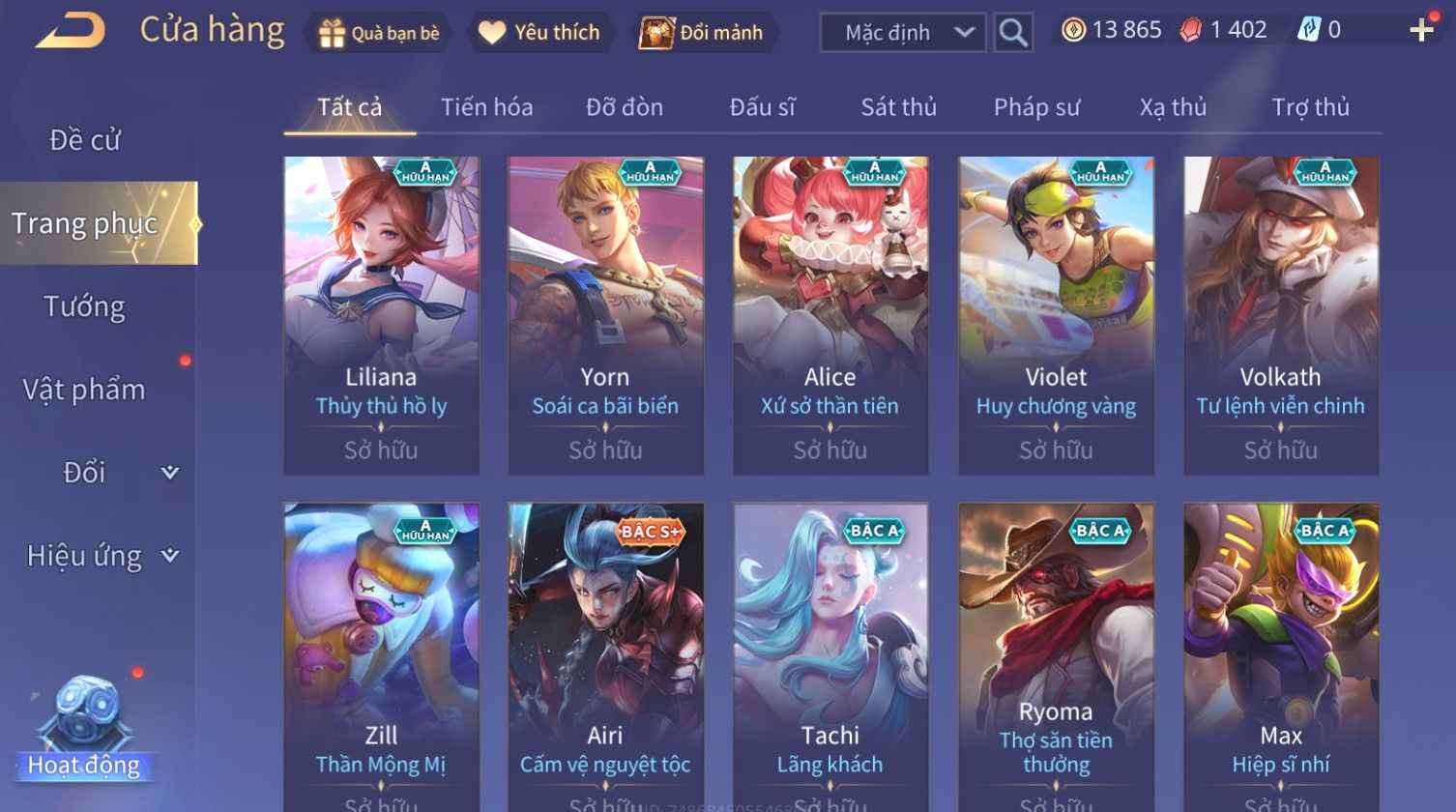The width and height of the screenshot is (1456, 812).
Task: Open Đổi mảnh fragment exchange
Action: (703, 33)
